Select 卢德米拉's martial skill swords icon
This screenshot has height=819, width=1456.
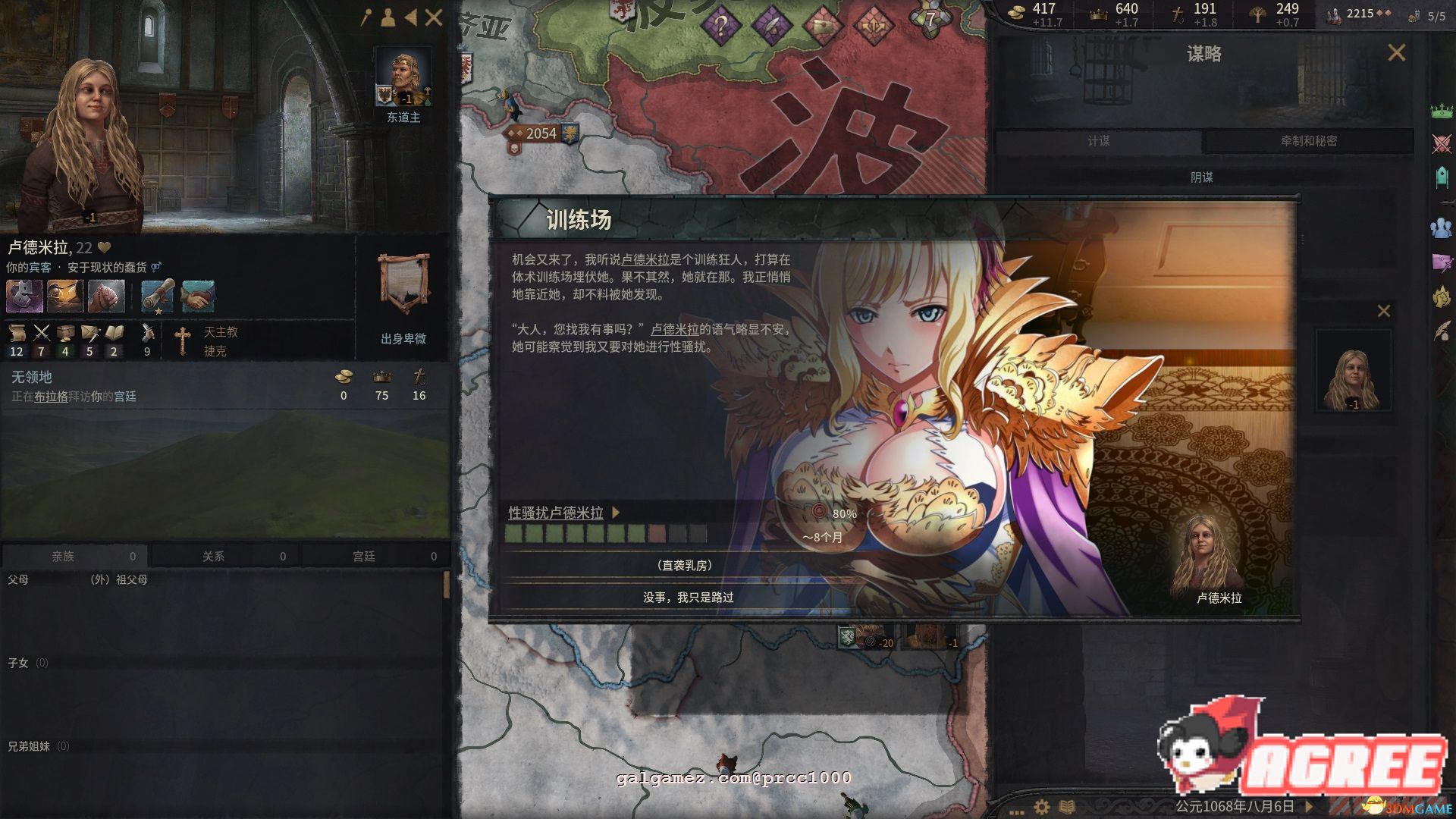pyautogui.click(x=41, y=332)
